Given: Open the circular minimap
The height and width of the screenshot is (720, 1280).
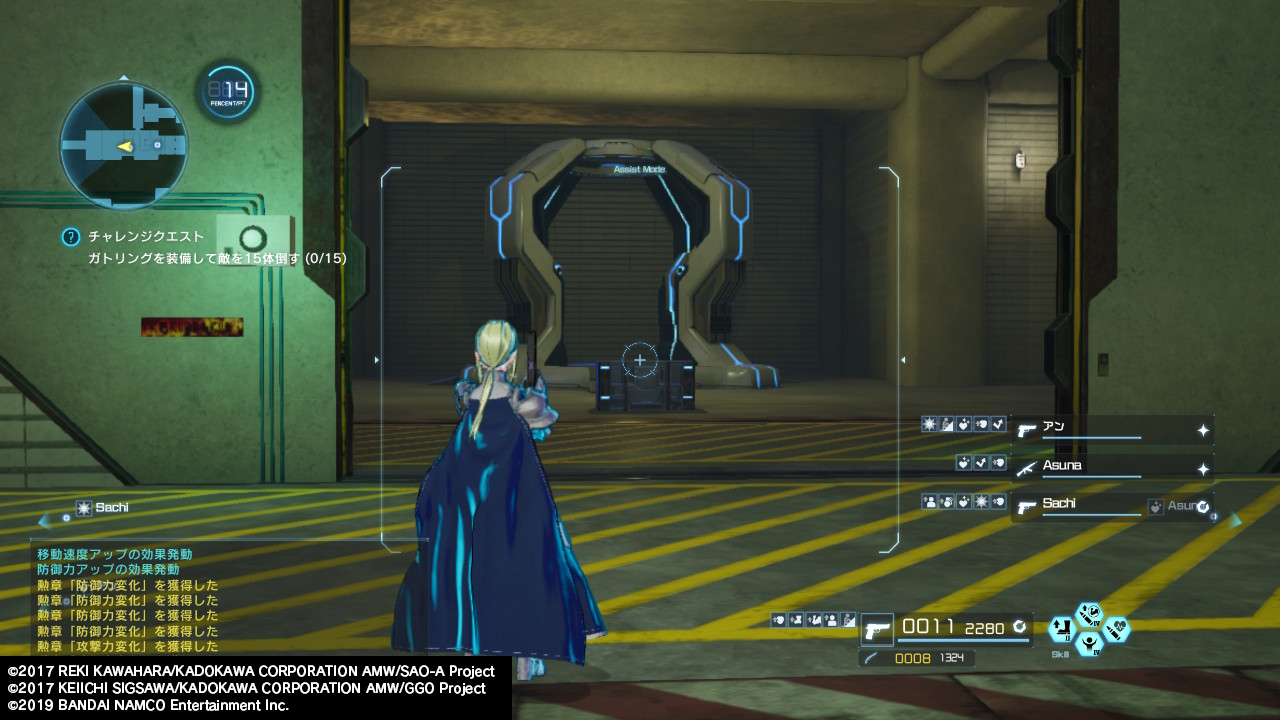Looking at the screenshot, I should pos(123,146).
